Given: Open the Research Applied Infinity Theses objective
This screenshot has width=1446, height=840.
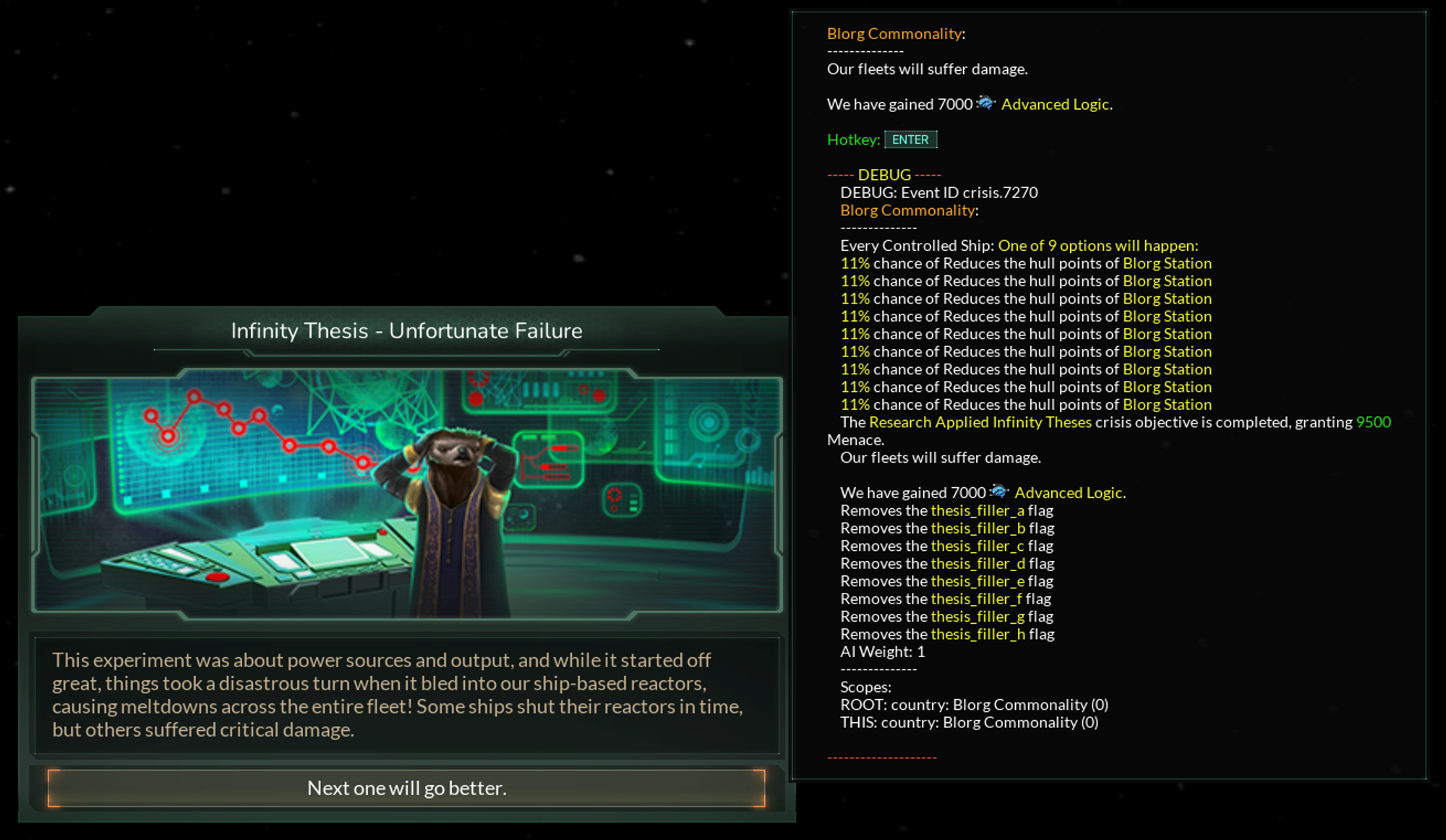Looking at the screenshot, I should point(980,422).
